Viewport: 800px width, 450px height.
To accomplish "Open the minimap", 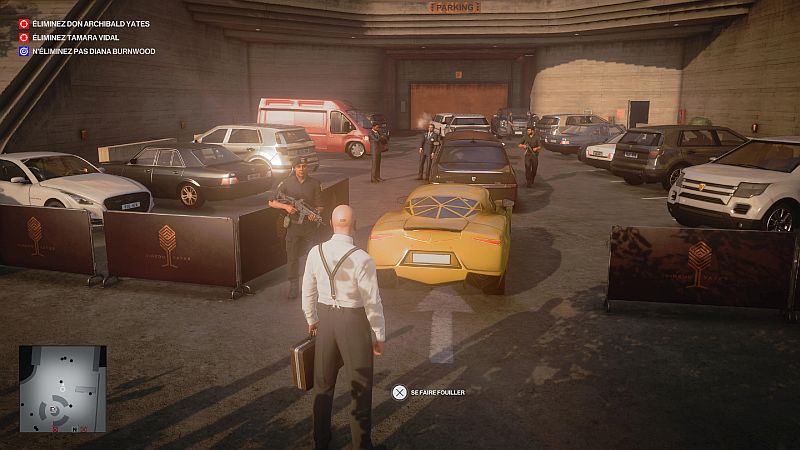I will tap(62, 388).
